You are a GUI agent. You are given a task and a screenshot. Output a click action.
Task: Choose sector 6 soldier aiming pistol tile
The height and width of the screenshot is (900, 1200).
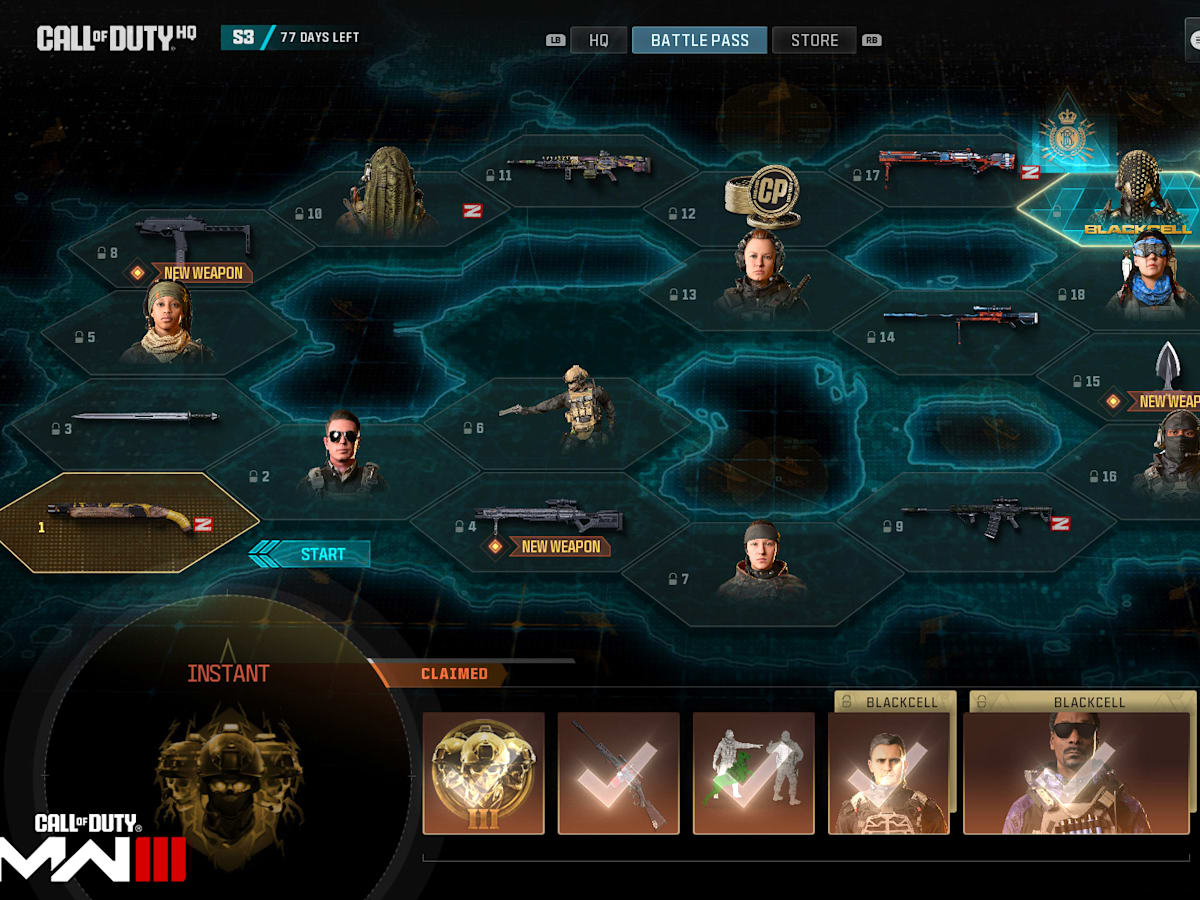560,420
